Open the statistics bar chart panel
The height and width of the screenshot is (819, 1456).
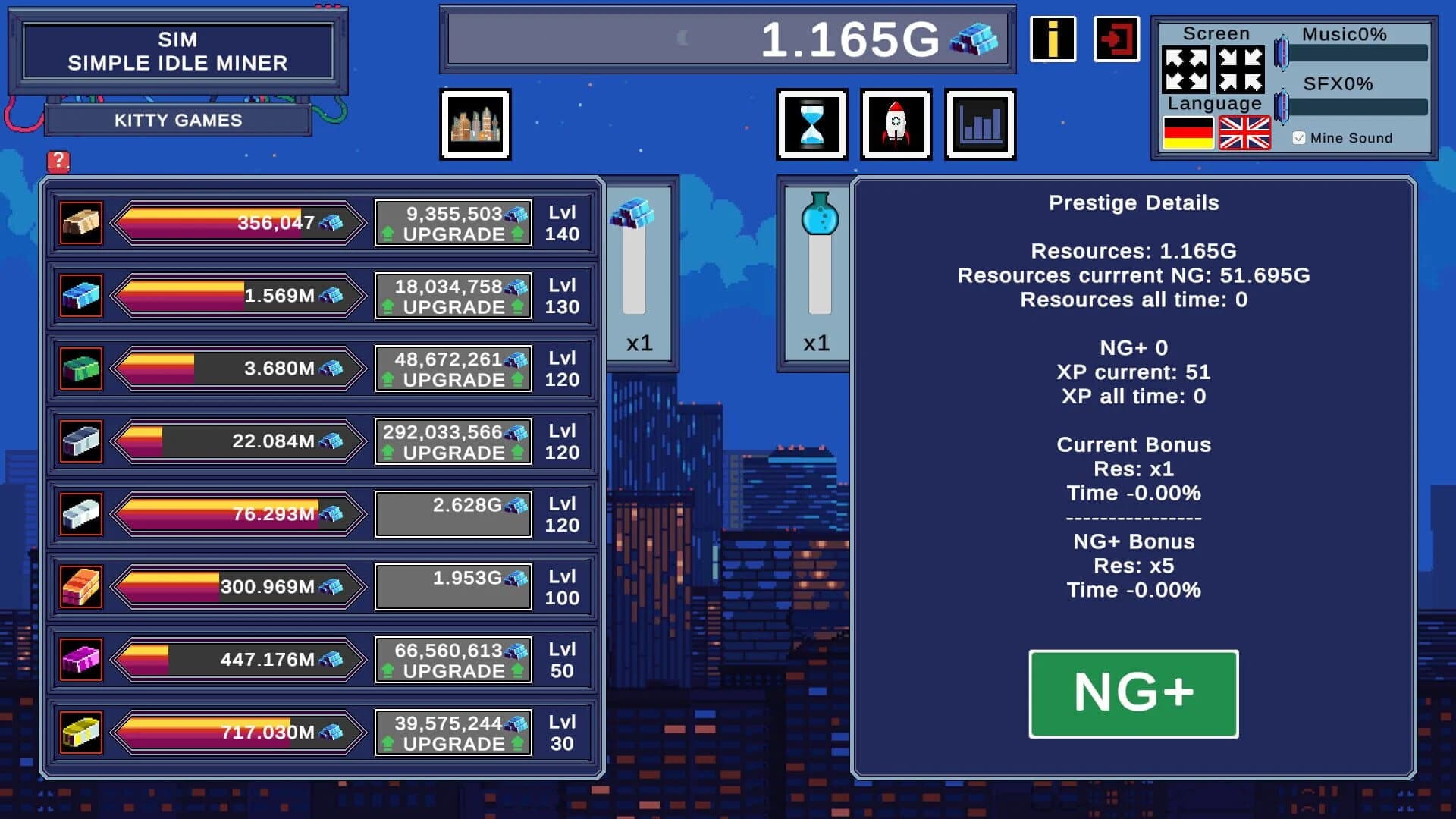click(980, 124)
